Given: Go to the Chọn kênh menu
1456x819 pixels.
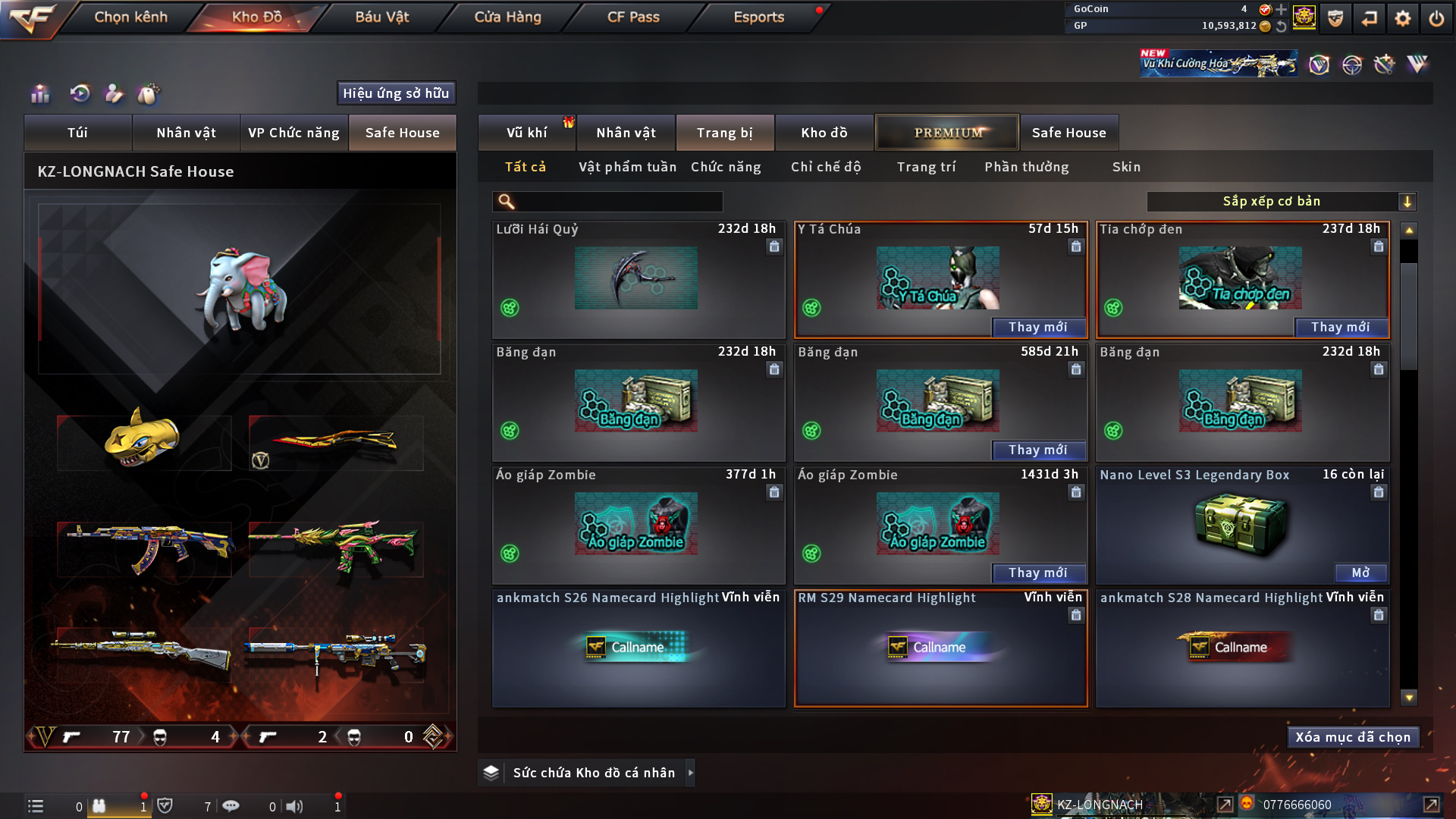Looking at the screenshot, I should [130, 17].
